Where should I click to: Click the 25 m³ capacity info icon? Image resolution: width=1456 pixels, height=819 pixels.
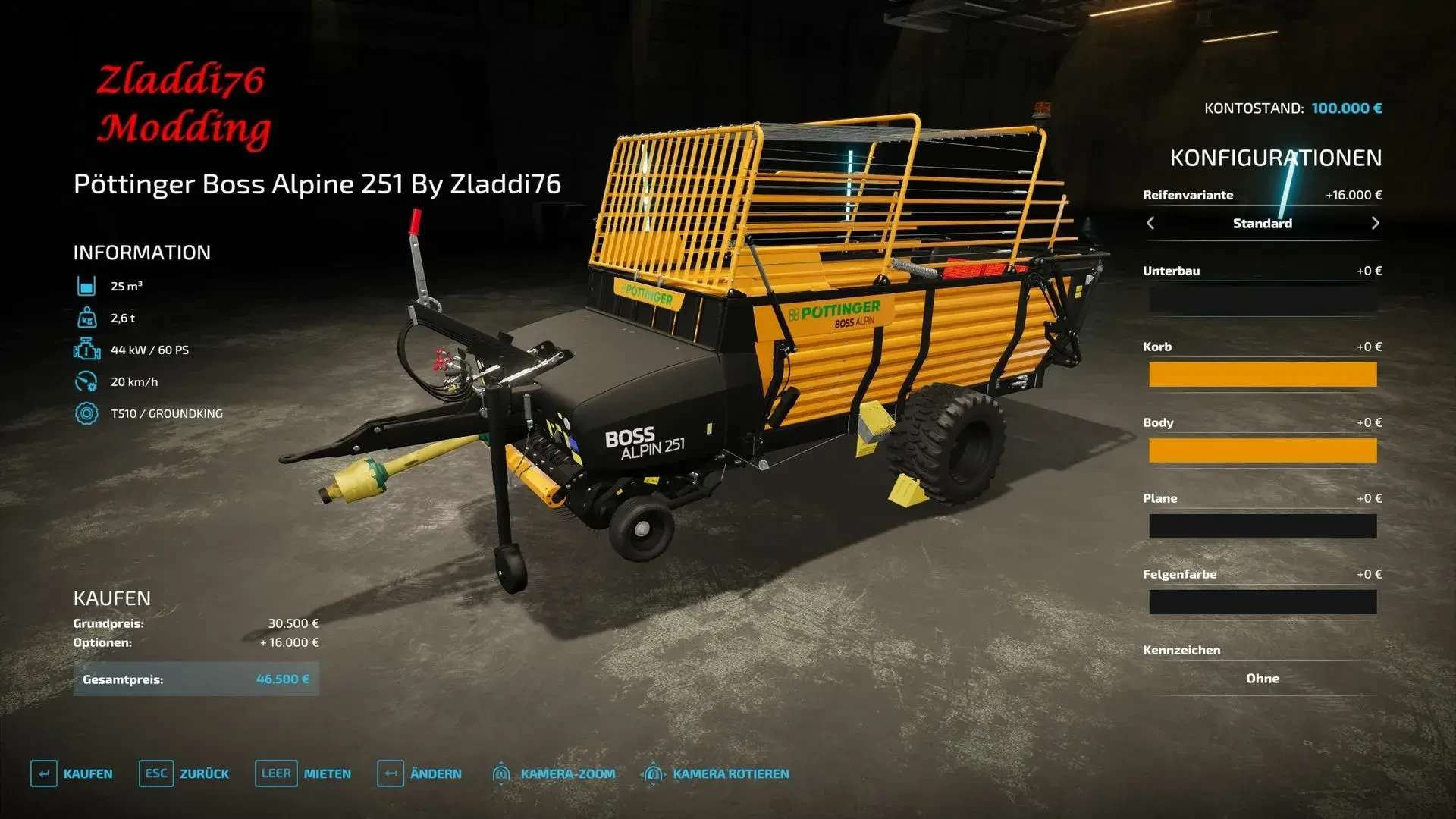(88, 287)
